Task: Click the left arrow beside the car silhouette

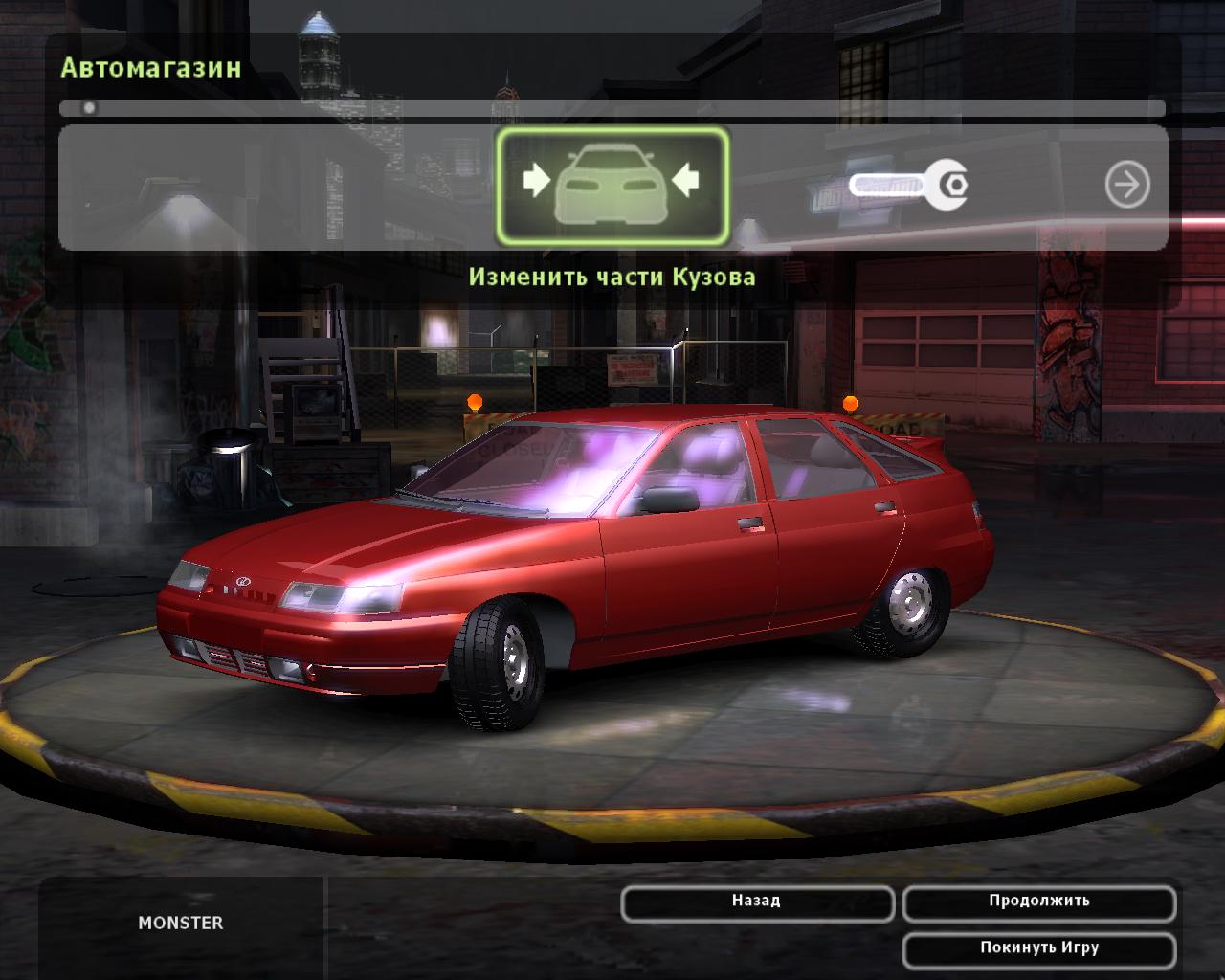Action: pyautogui.click(x=536, y=180)
